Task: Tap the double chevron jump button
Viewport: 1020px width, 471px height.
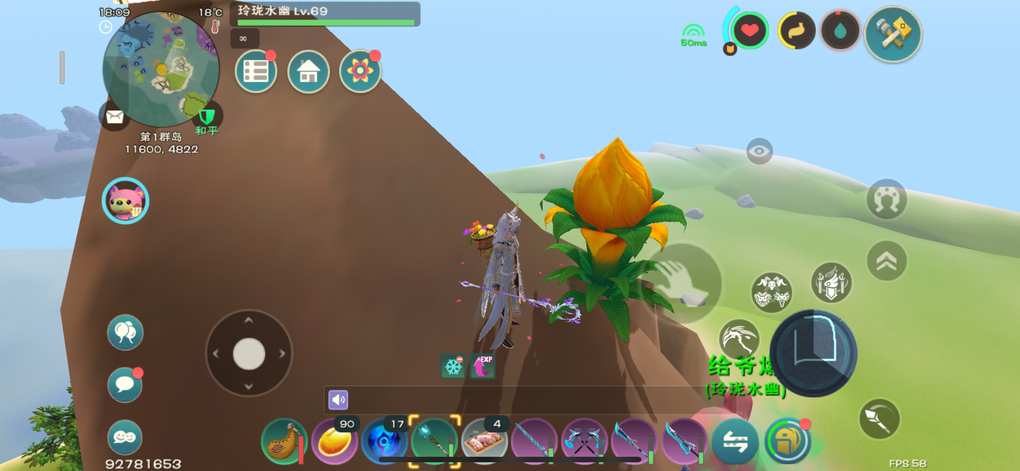Action: (886, 260)
